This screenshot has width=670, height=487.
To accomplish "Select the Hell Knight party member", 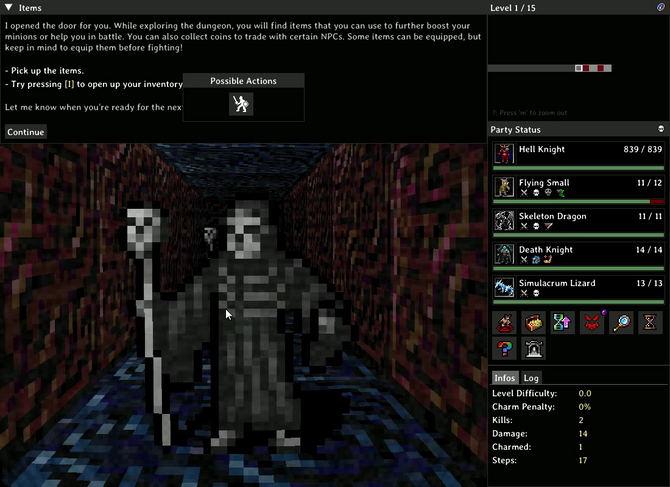I will 577,155.
